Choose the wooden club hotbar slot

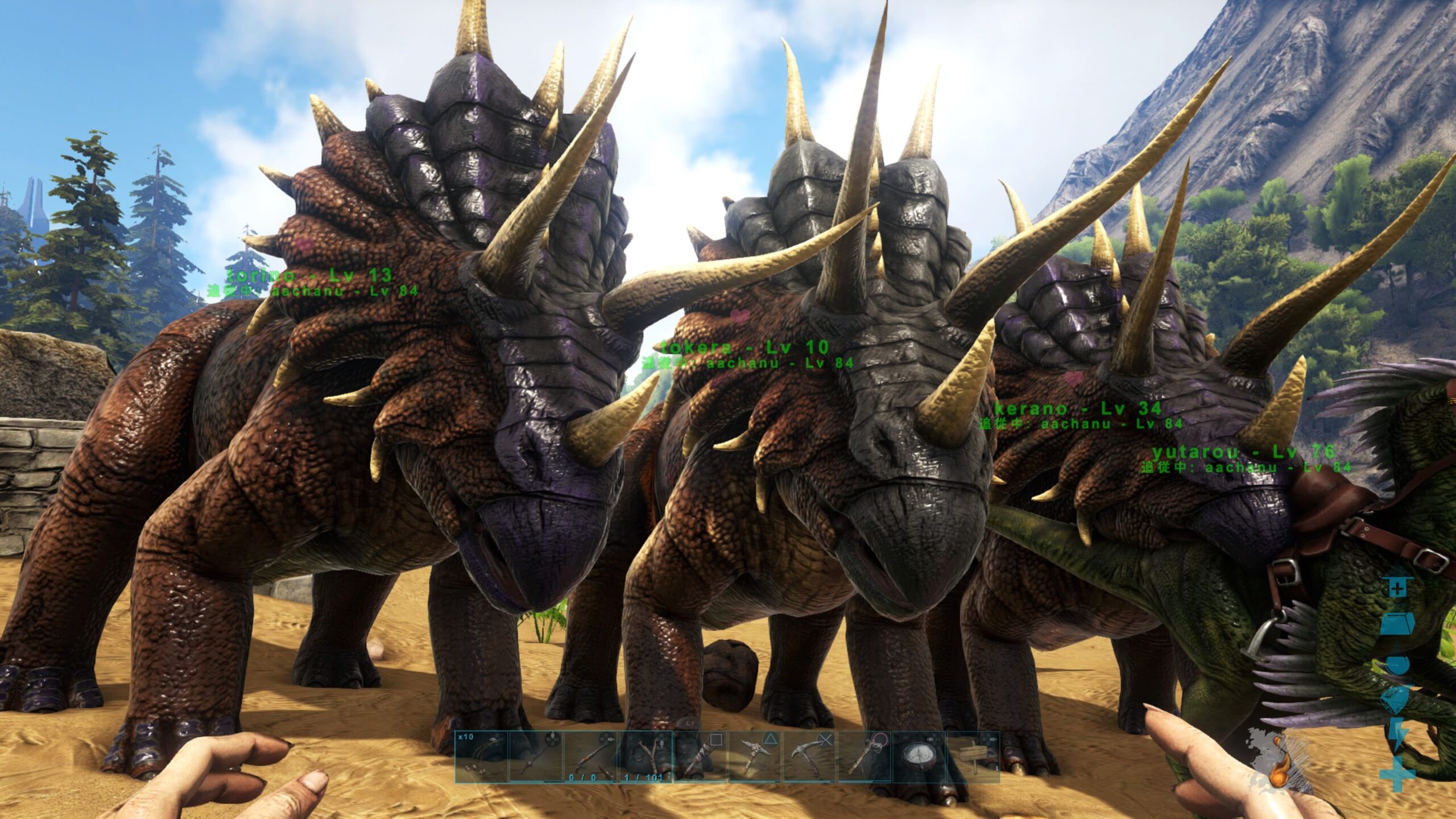click(x=699, y=757)
